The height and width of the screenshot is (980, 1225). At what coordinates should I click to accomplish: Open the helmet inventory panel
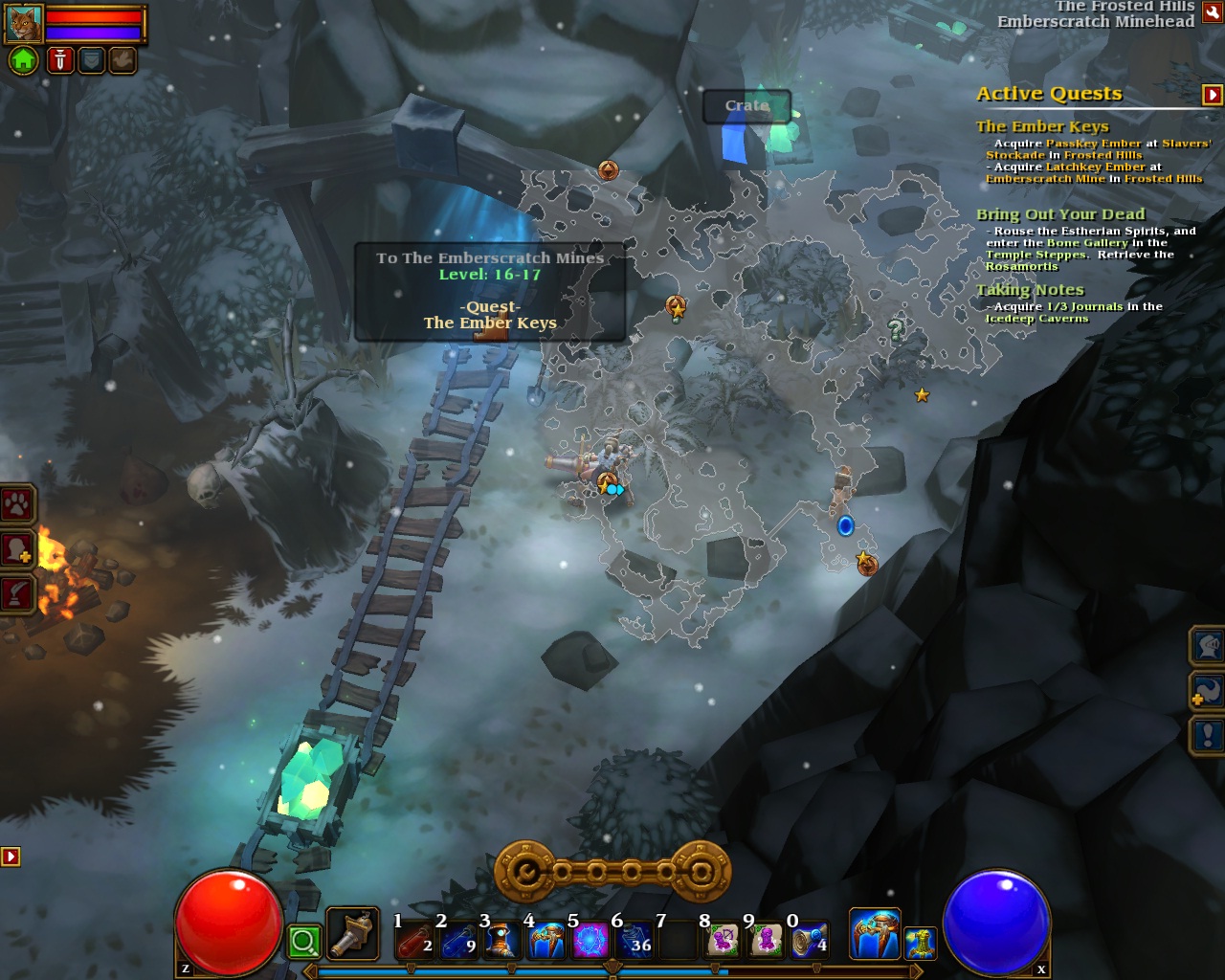pyautogui.click(x=1208, y=646)
